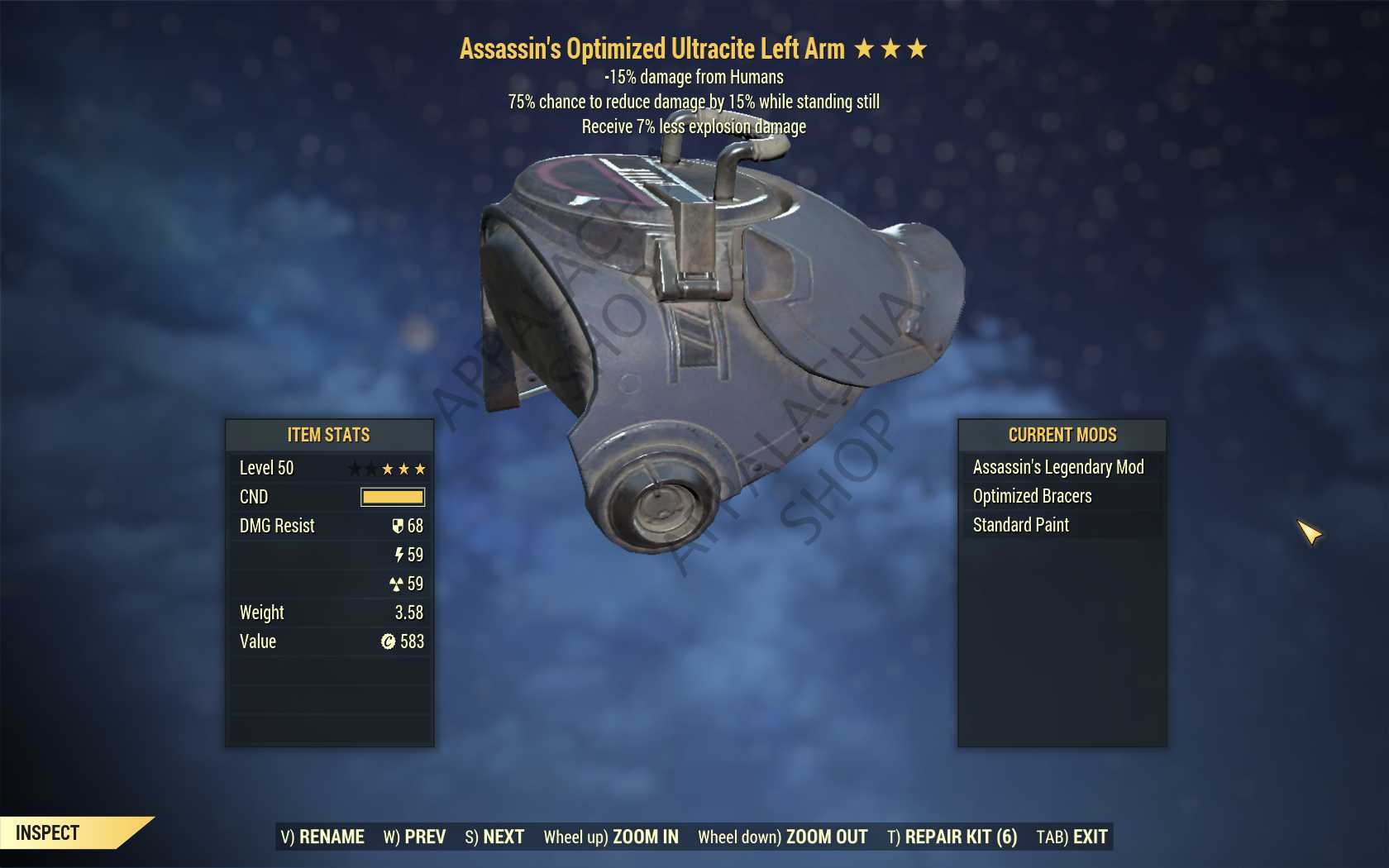The image size is (1389, 868).
Task: Click the three gold stars beside the item title
Action: point(889,48)
